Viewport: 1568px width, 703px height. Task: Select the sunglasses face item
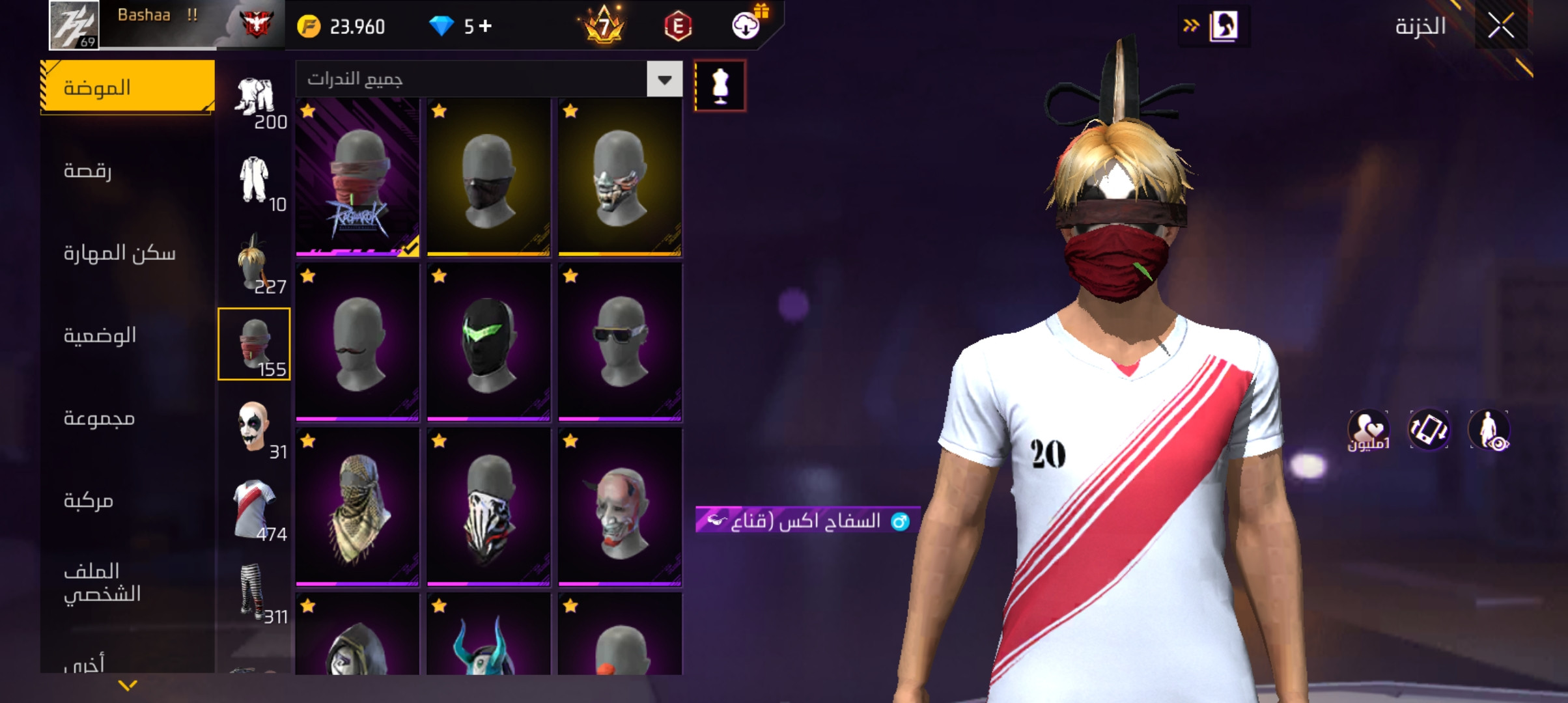pyautogui.click(x=620, y=342)
